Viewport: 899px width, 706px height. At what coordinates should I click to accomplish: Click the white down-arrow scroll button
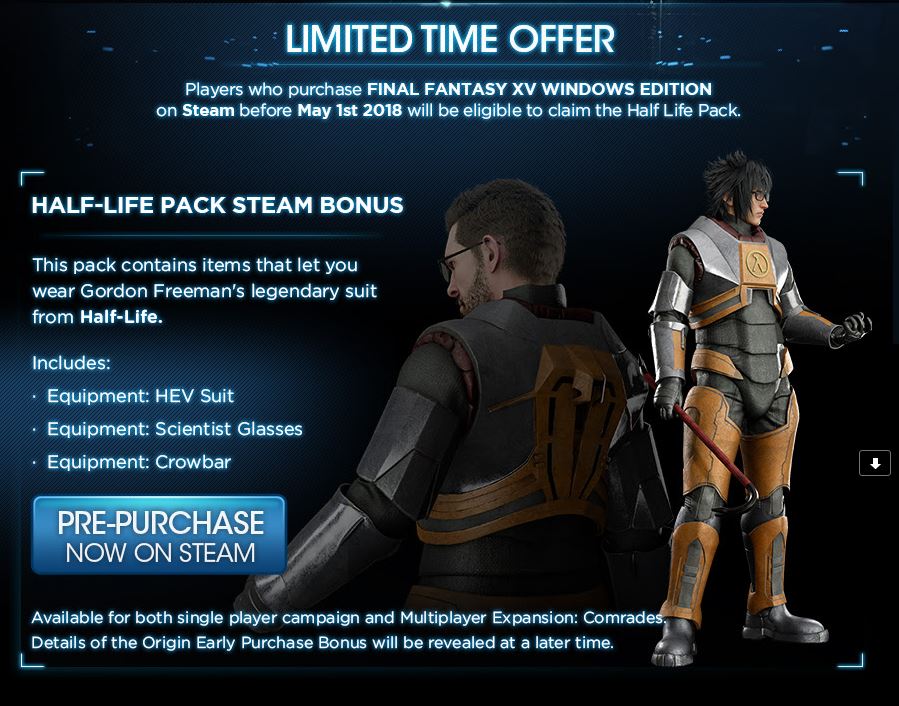[x=874, y=463]
